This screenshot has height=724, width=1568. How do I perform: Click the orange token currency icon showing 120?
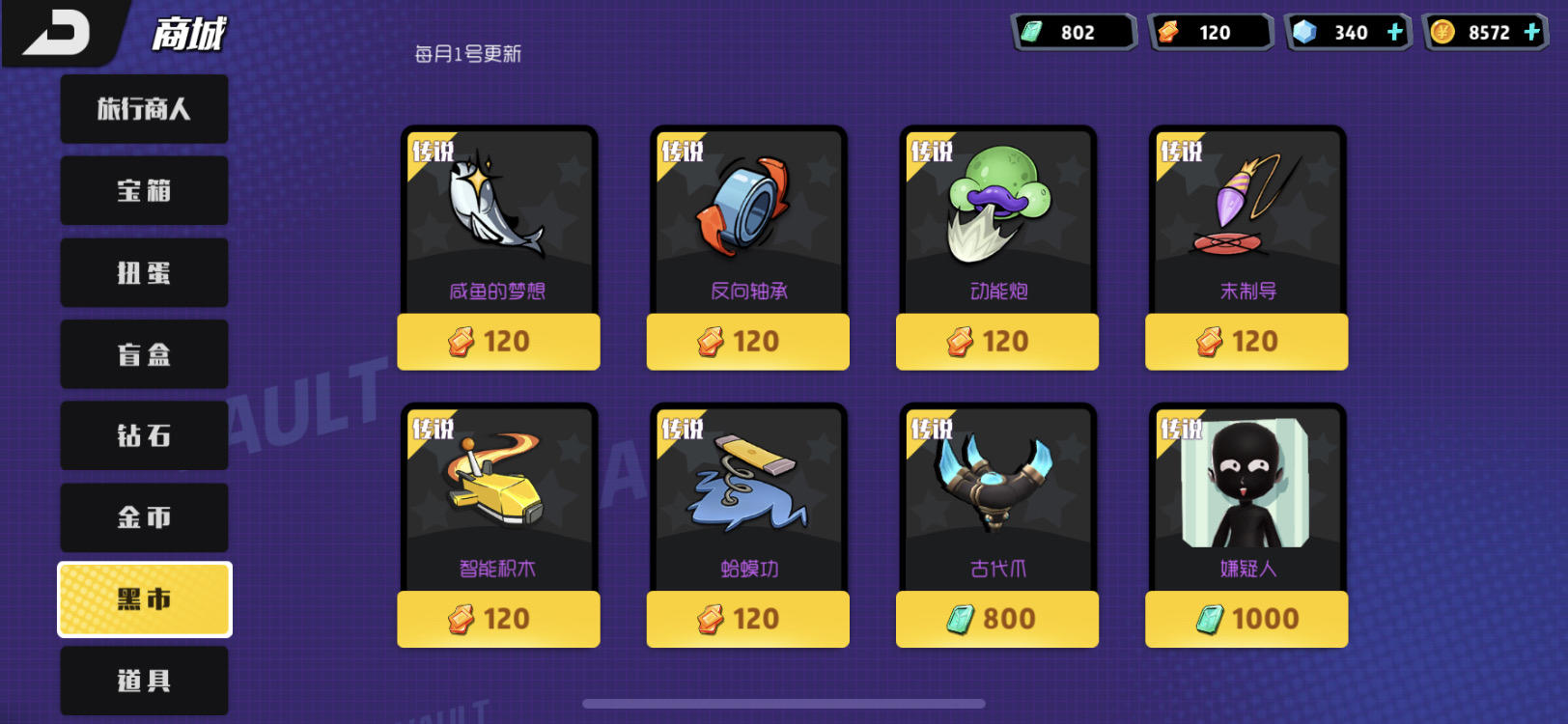(x=1171, y=32)
